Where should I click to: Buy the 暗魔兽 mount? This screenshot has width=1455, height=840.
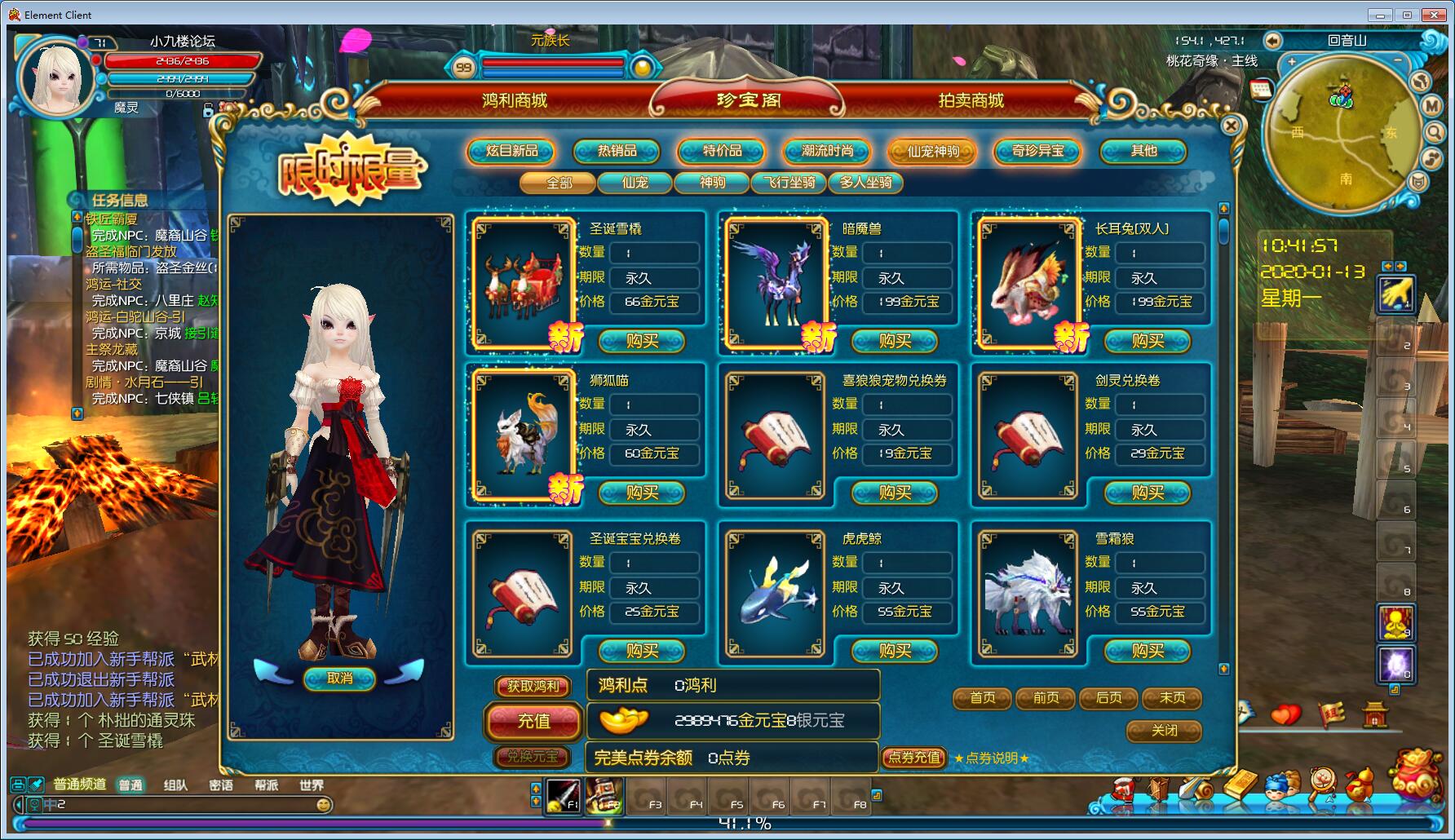coord(895,341)
